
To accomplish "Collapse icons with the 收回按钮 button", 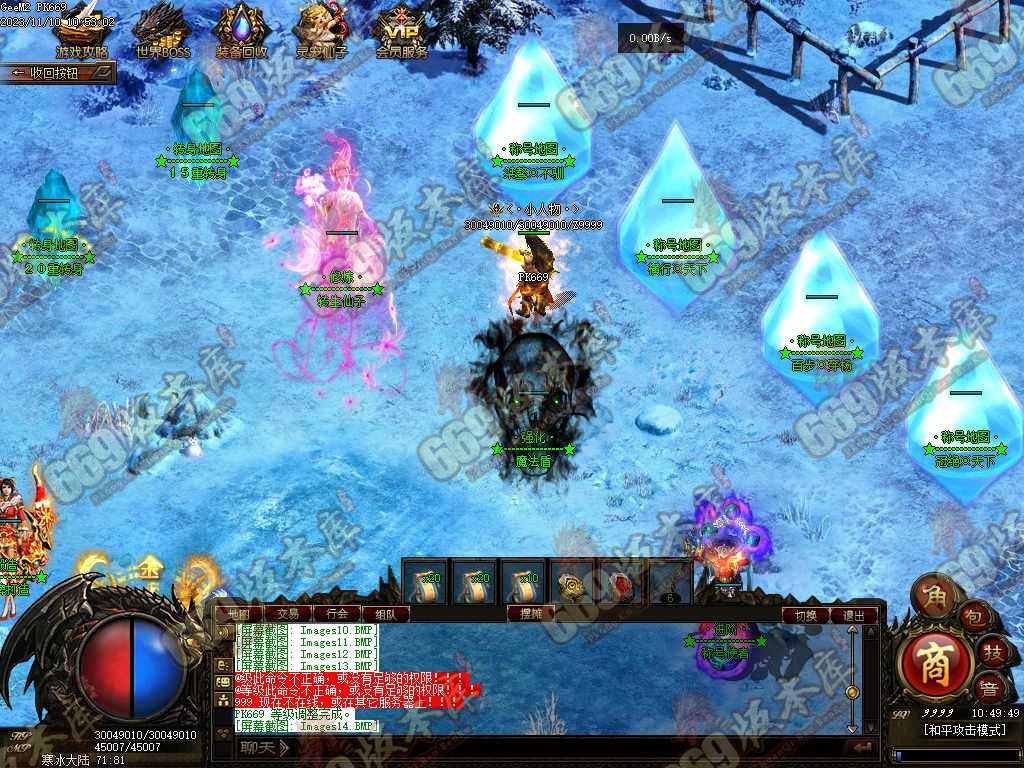I will click(x=58, y=73).
